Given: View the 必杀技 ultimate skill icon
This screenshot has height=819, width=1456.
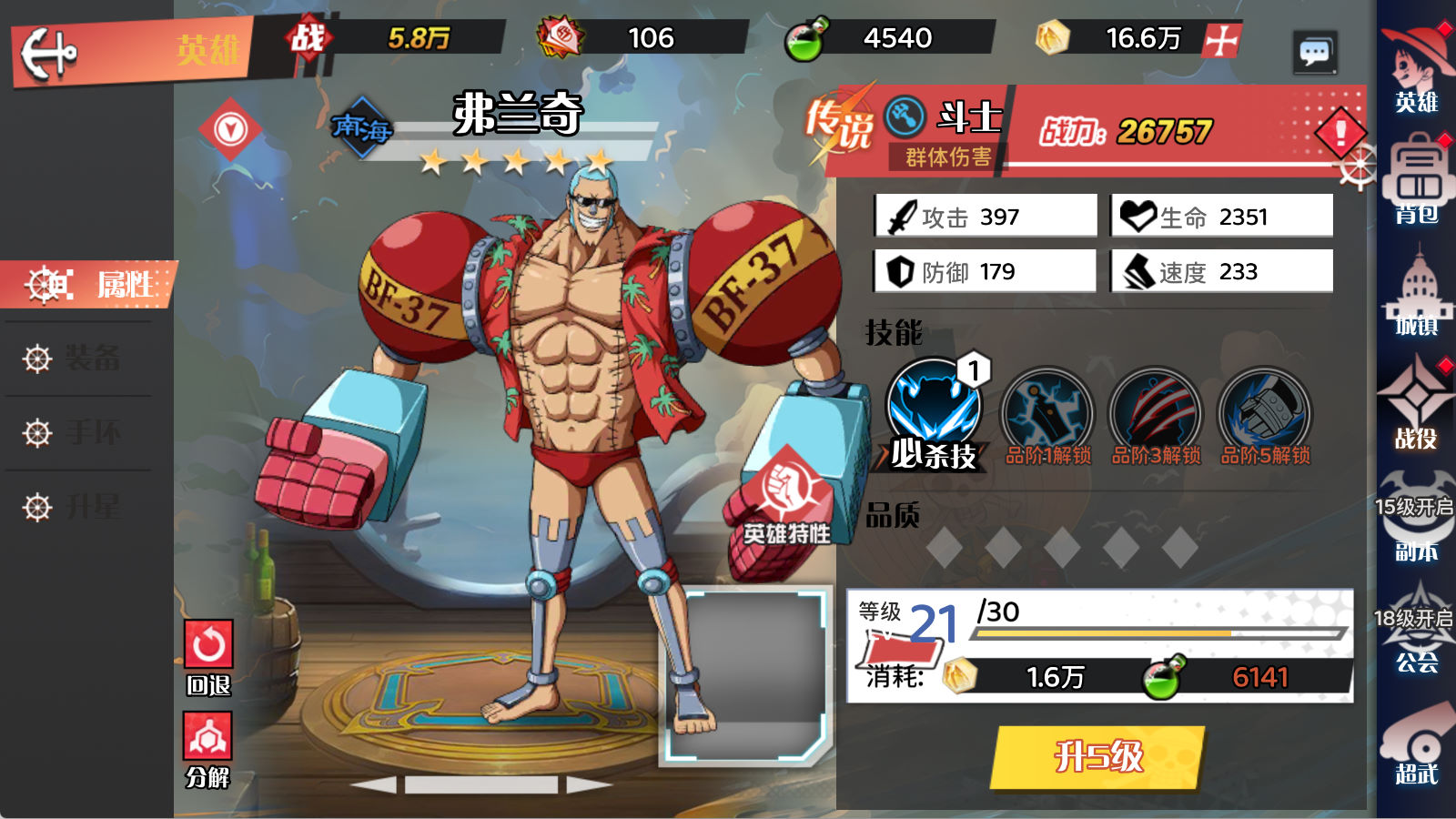Looking at the screenshot, I should point(934,407).
